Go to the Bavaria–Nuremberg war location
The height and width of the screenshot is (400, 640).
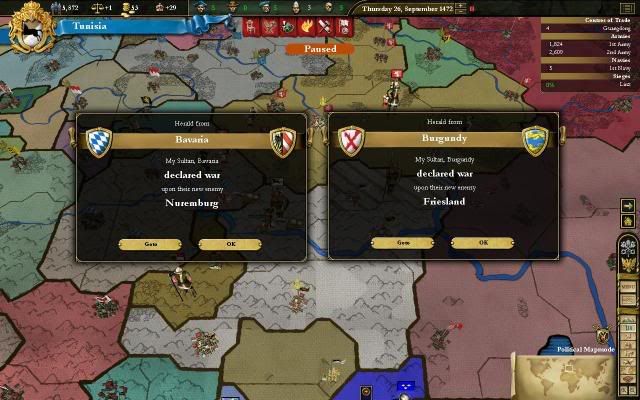coord(150,244)
